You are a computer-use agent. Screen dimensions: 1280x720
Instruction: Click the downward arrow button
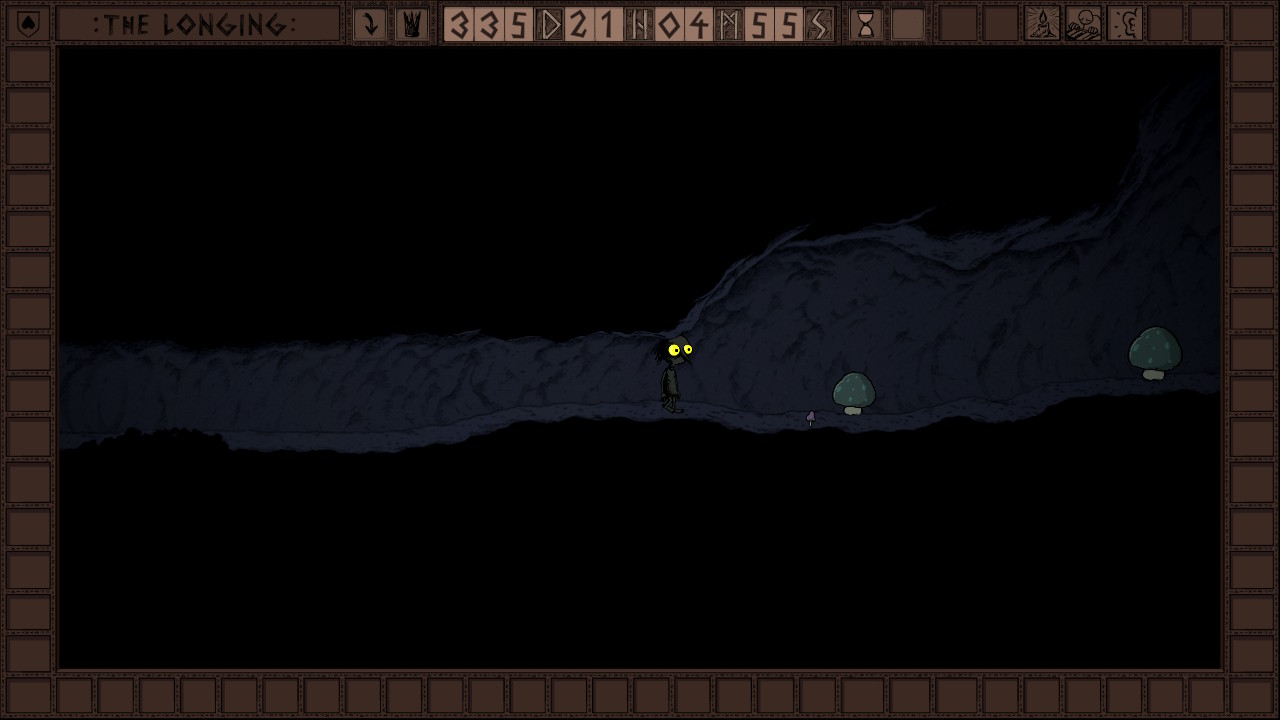click(x=370, y=24)
